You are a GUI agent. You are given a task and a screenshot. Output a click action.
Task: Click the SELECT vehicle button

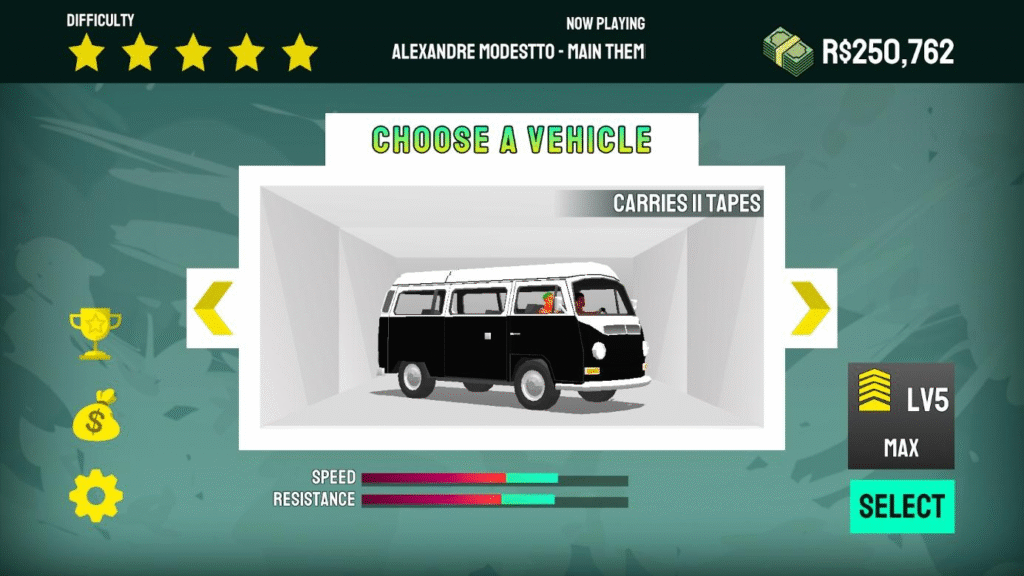click(902, 506)
